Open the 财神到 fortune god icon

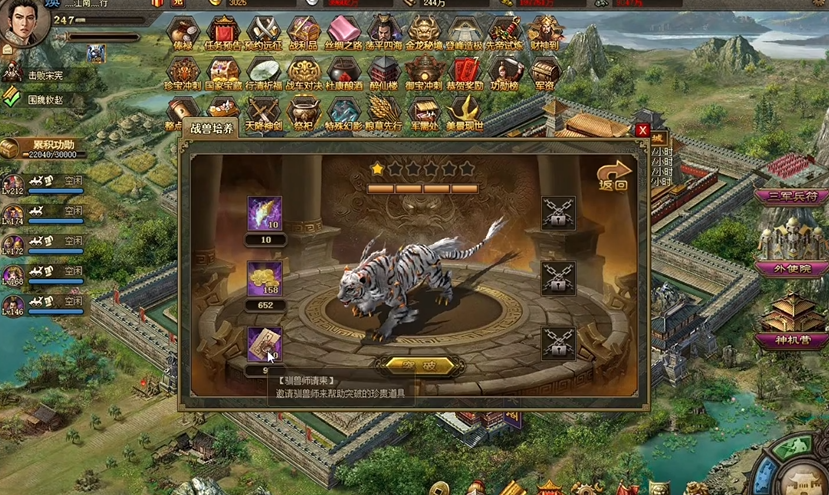545,30
